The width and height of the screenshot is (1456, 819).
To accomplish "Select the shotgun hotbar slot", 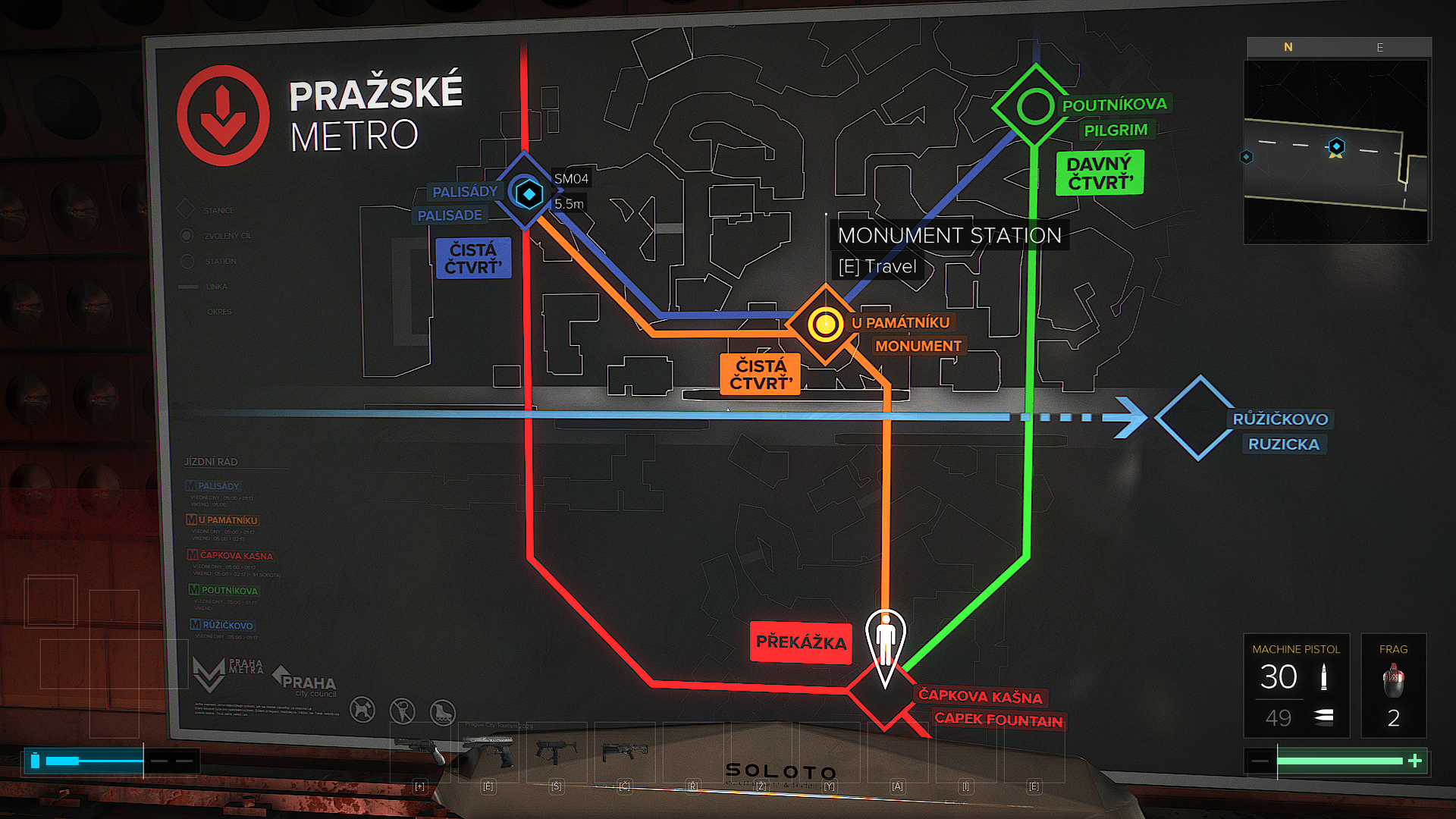I will [x=624, y=752].
